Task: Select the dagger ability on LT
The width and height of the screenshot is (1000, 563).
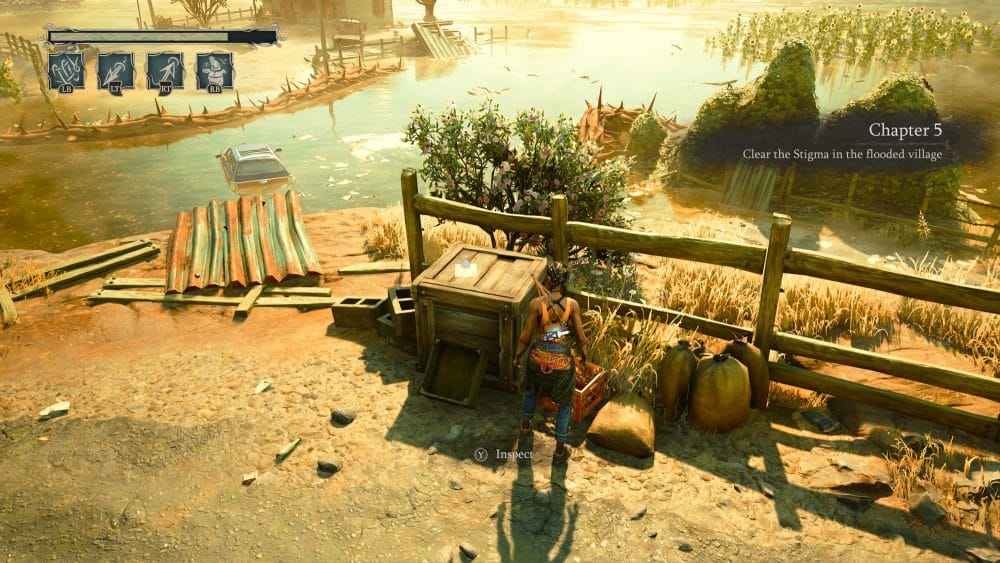Action: pos(116,71)
